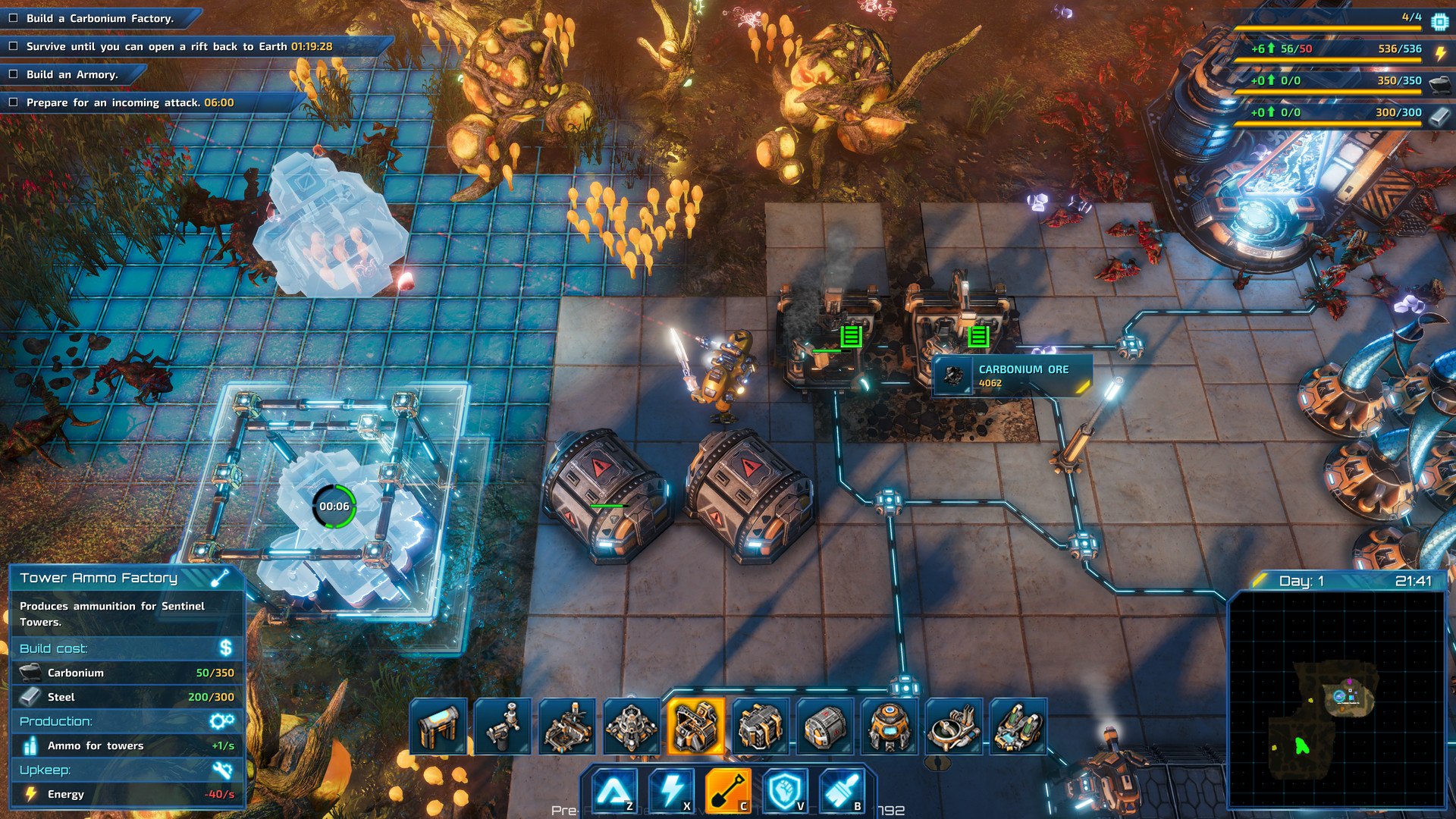
Task: Open the brush build category tab
Action: pos(842,789)
